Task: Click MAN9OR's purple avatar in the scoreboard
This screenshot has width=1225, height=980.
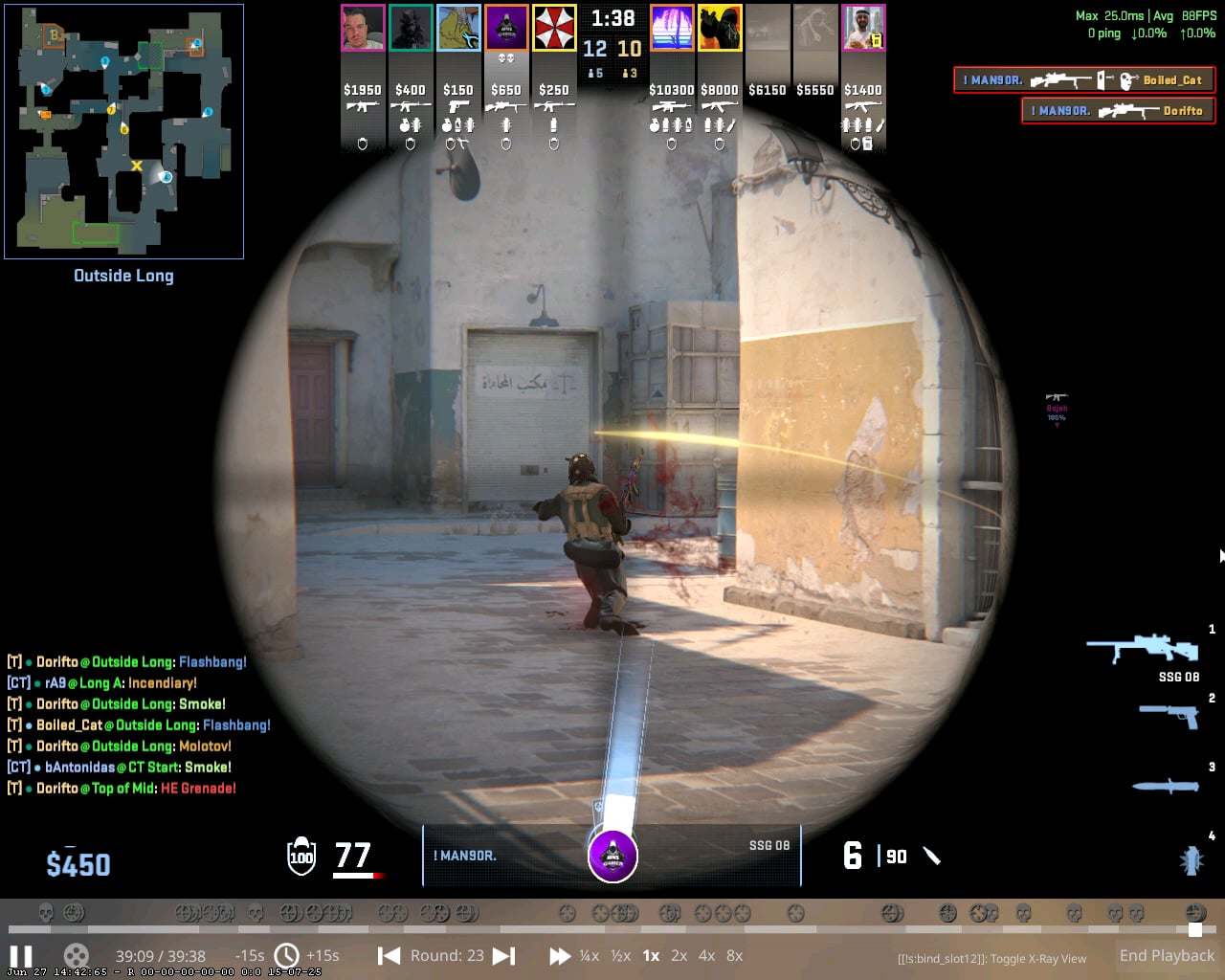Action: 506,28
